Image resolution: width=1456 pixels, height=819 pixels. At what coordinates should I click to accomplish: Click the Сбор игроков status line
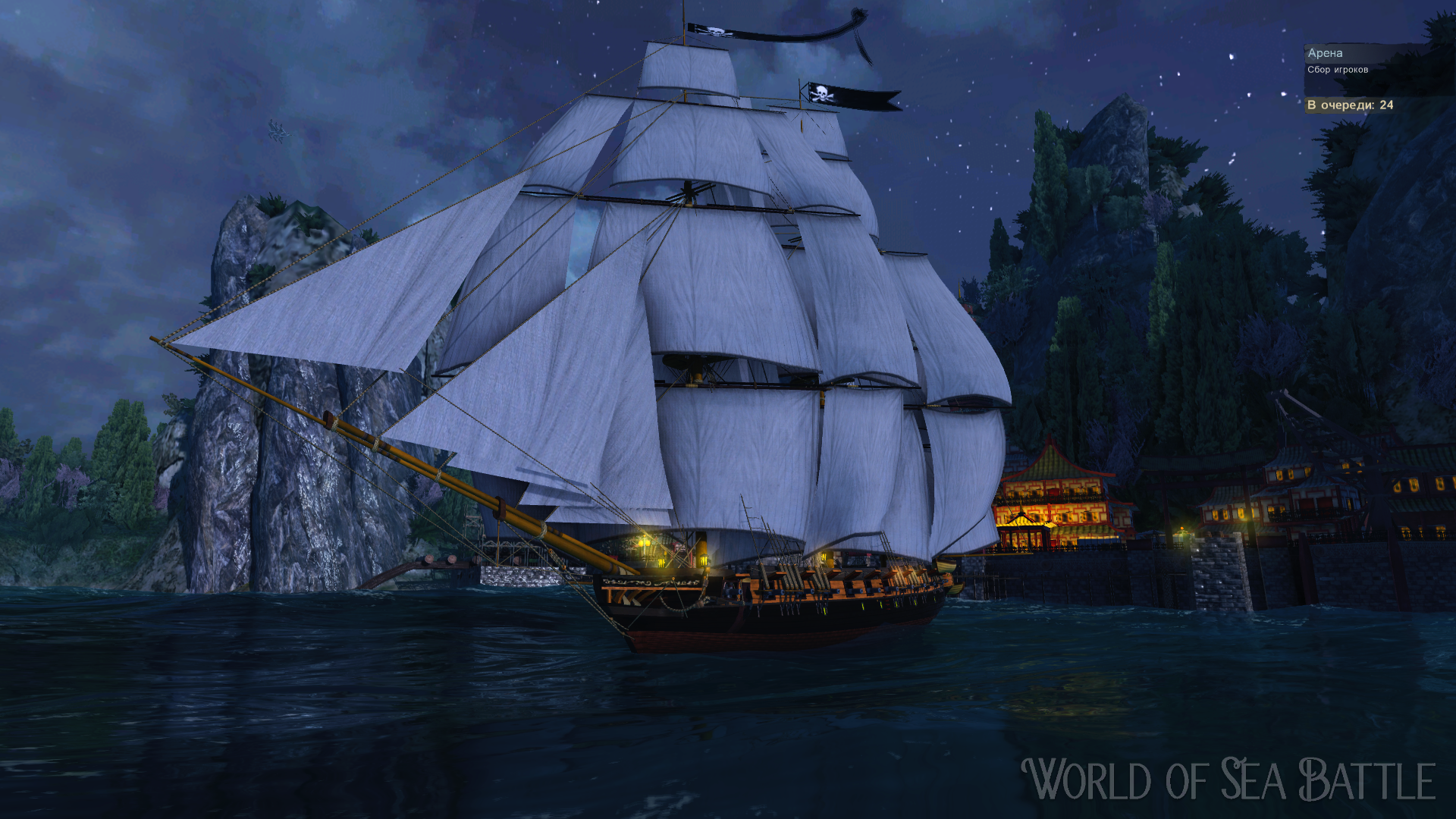(x=1338, y=70)
